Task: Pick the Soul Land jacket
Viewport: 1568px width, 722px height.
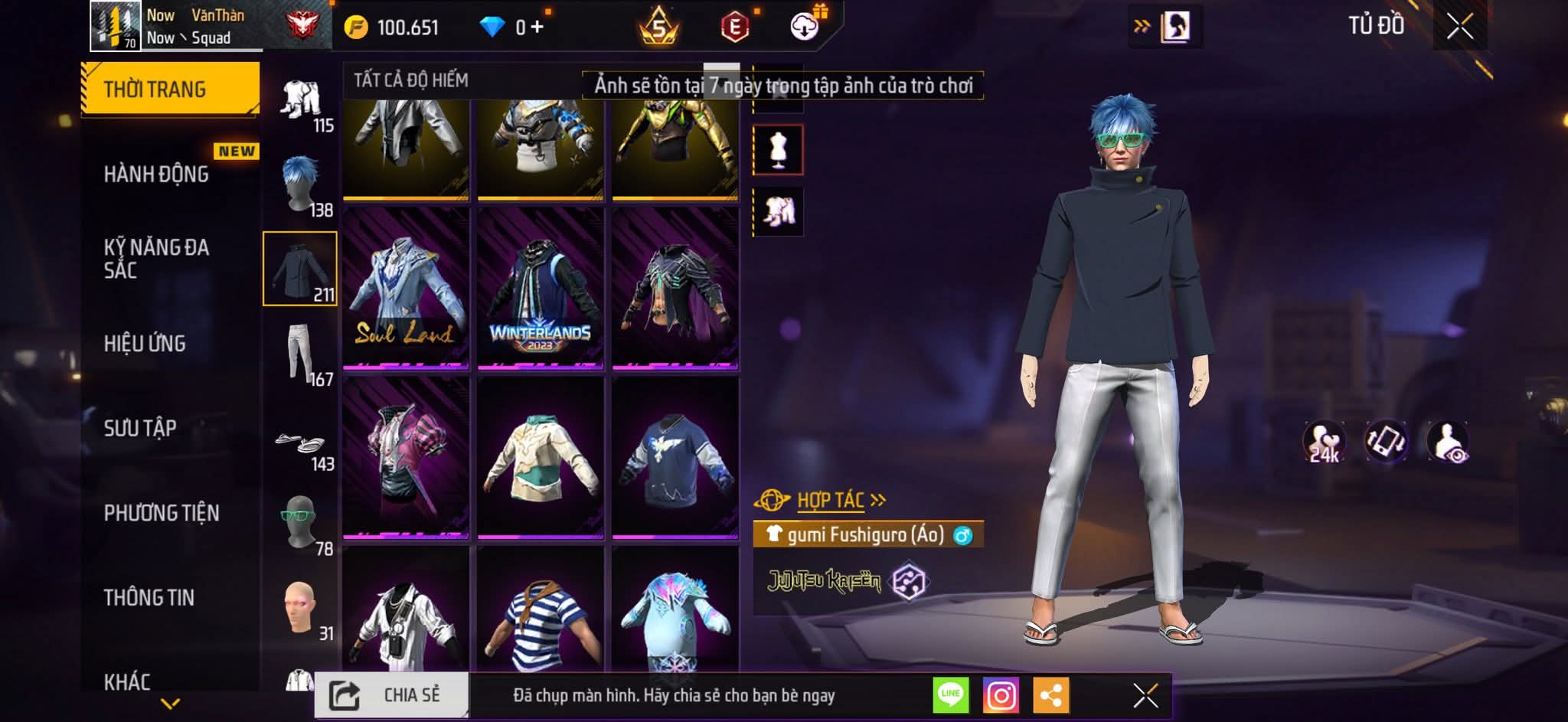Action: pyautogui.click(x=405, y=288)
